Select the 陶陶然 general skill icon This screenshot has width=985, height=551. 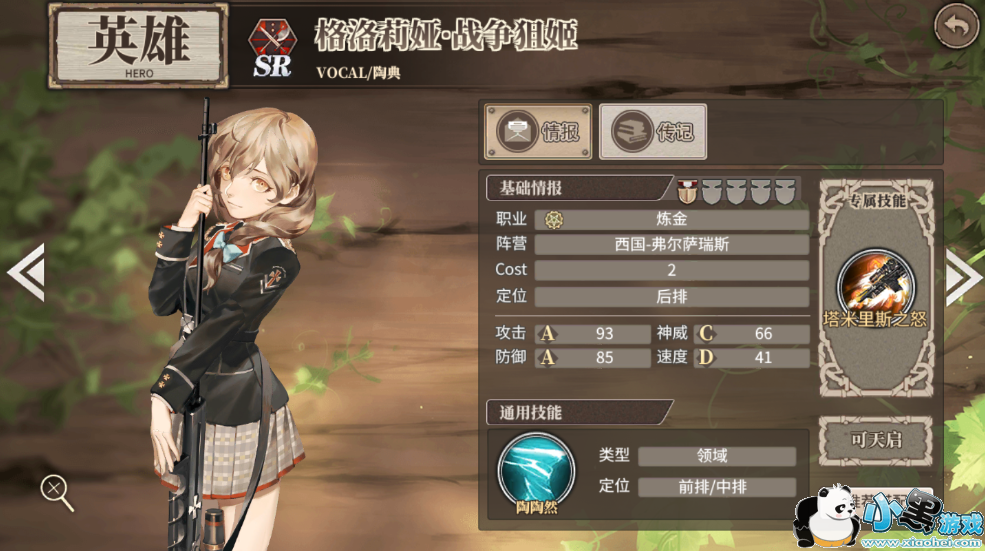[x=536, y=466]
